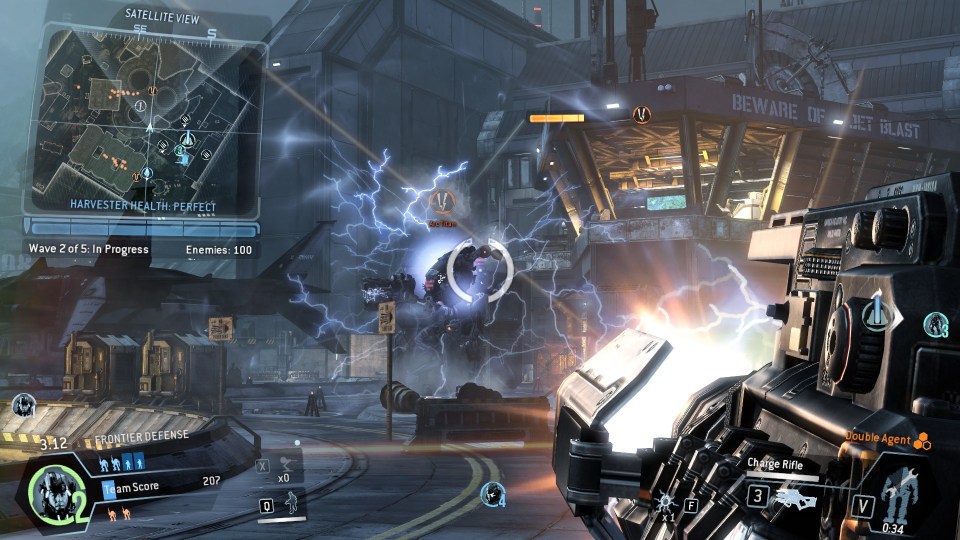Click the teammate portrait above Frontier Defense
The width and height of the screenshot is (960, 540).
click(25, 406)
